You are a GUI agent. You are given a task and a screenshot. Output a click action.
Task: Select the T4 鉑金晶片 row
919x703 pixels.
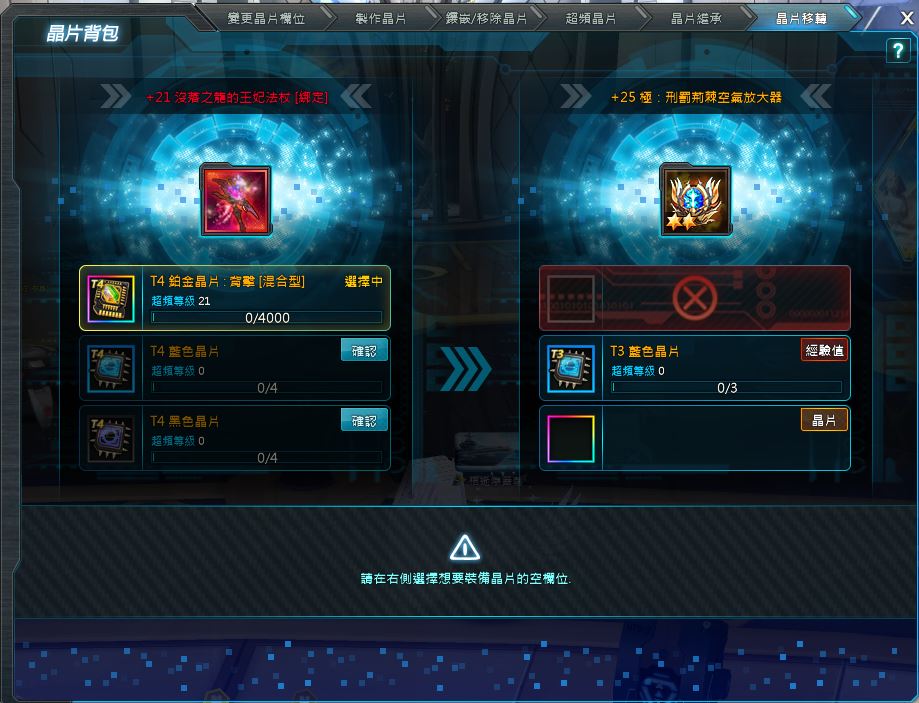pyautogui.click(x=234, y=298)
